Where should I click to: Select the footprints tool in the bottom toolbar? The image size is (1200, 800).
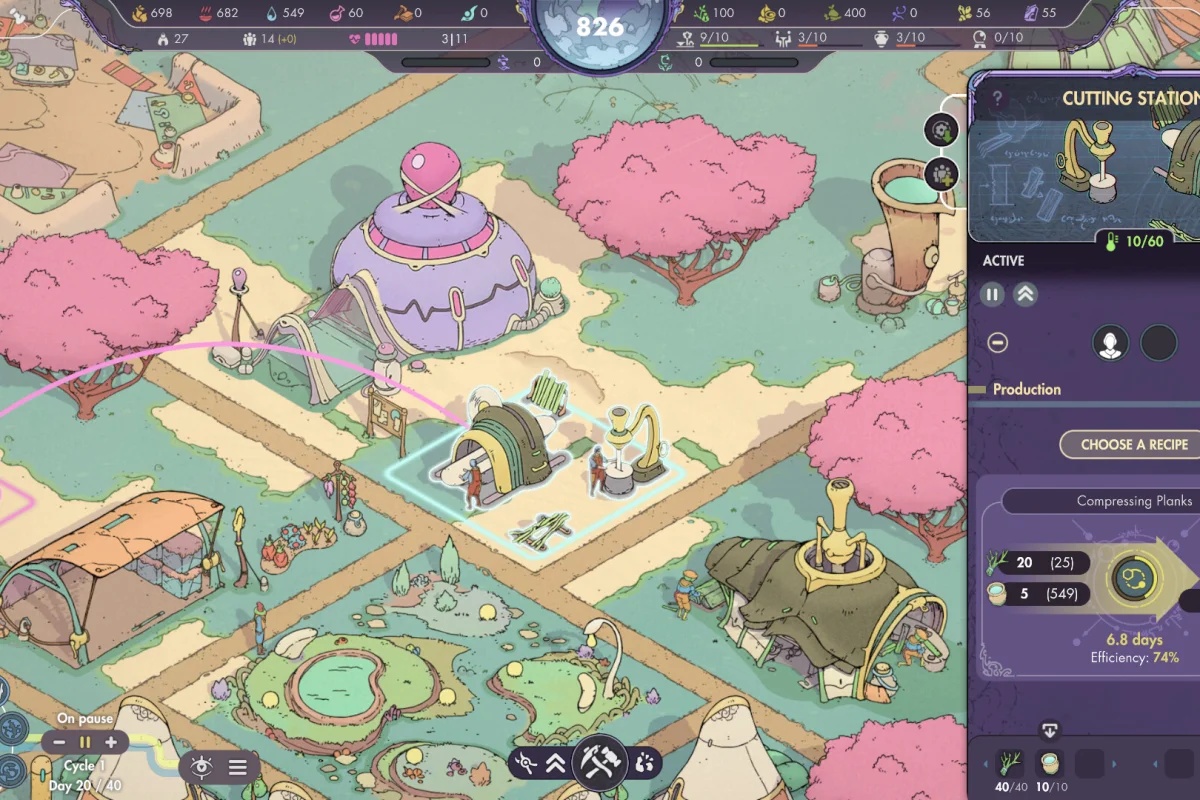(644, 764)
